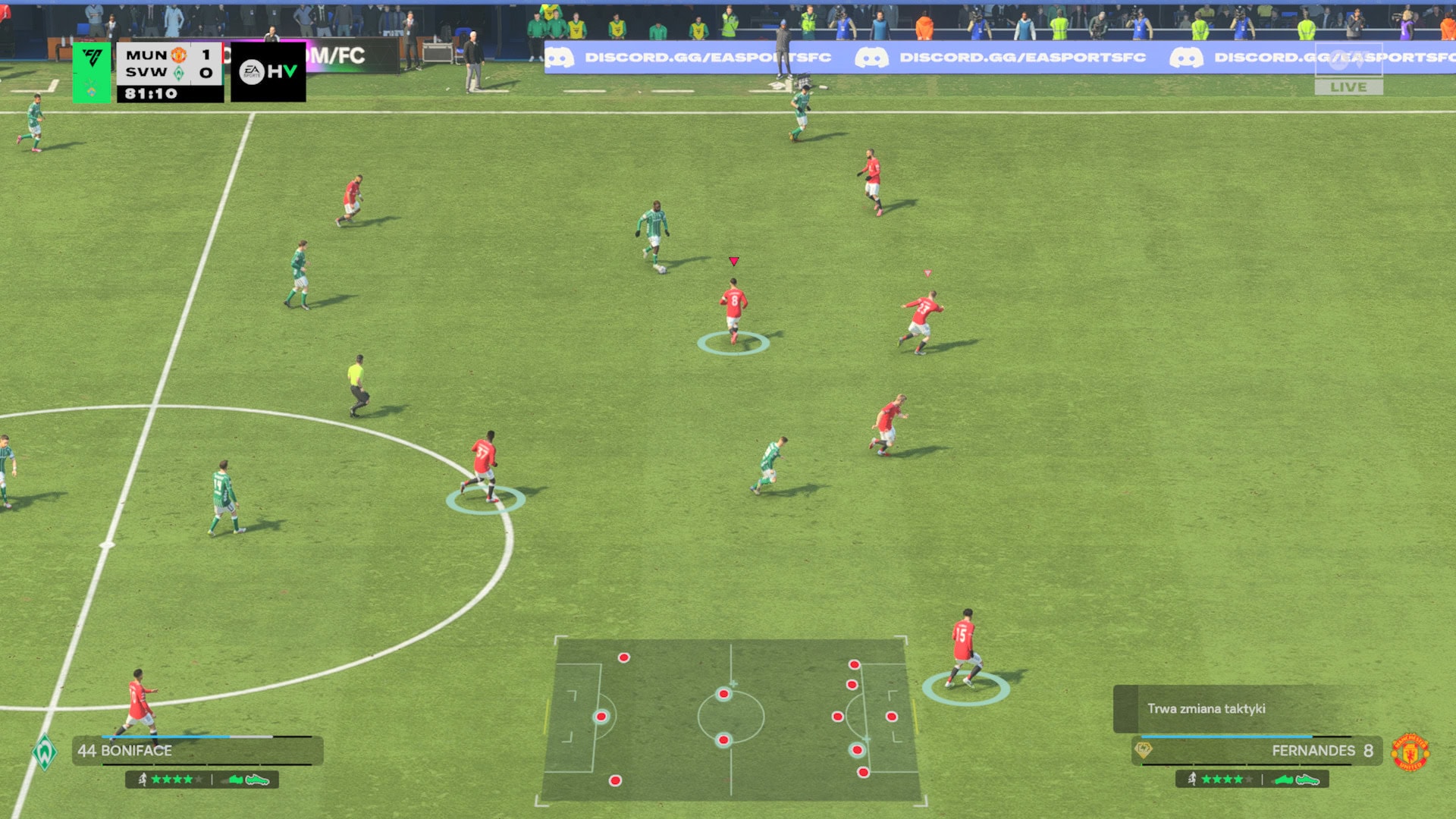Click the LIVE broadcast badge
Screen dimensions: 1456x819
[x=1348, y=87]
